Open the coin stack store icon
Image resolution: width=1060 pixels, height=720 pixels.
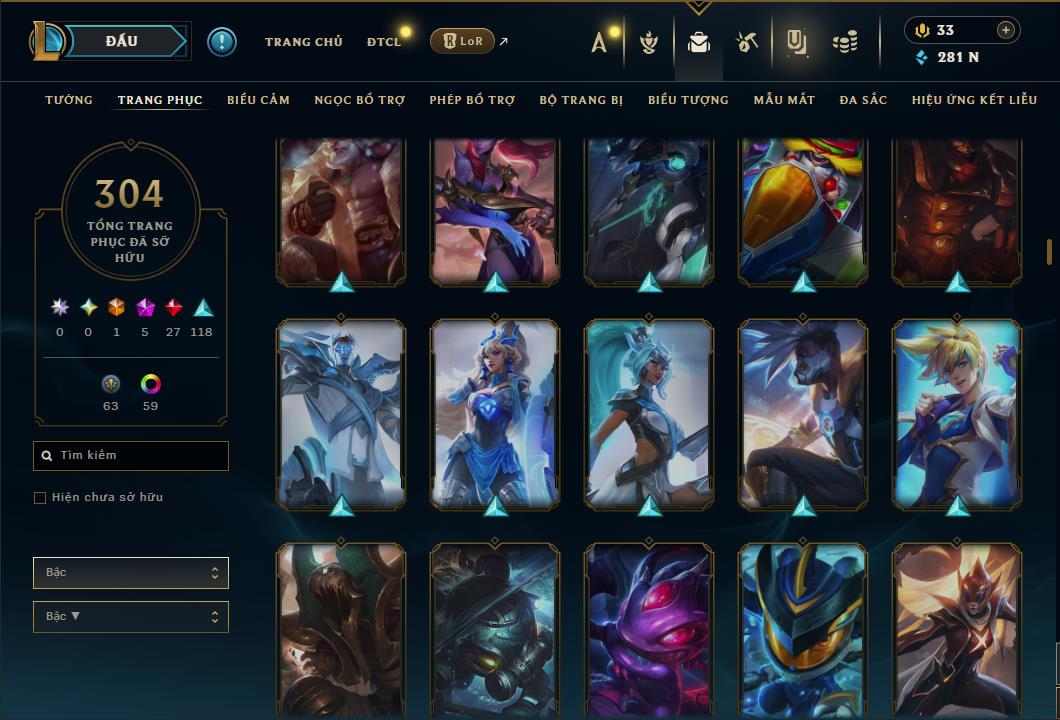pyautogui.click(x=845, y=42)
